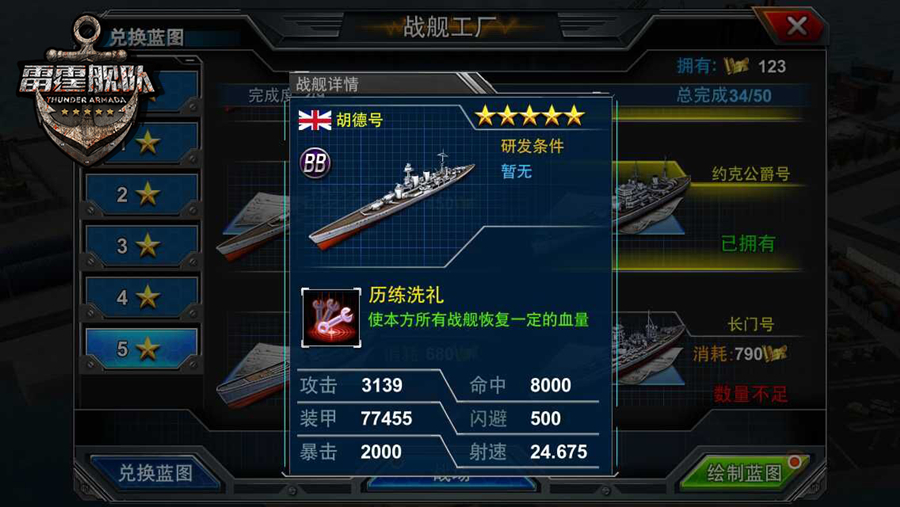Choose the 4-star ship tab

click(141, 297)
